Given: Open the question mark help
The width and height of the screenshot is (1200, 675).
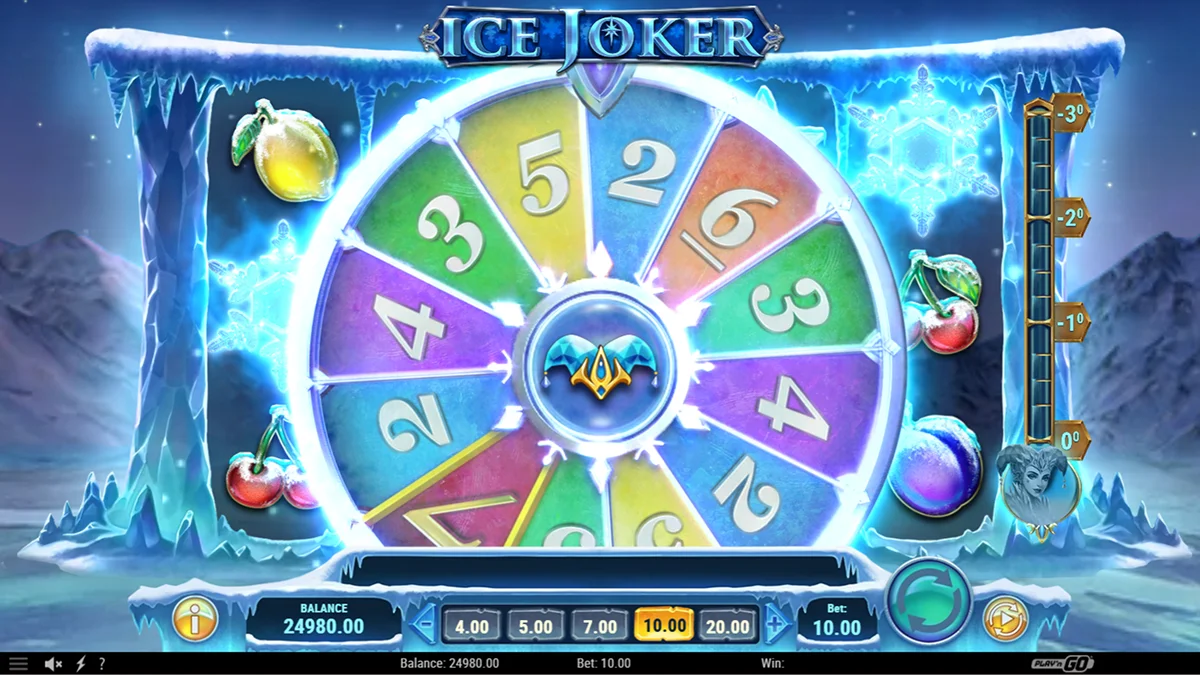Looking at the screenshot, I should (x=101, y=664).
